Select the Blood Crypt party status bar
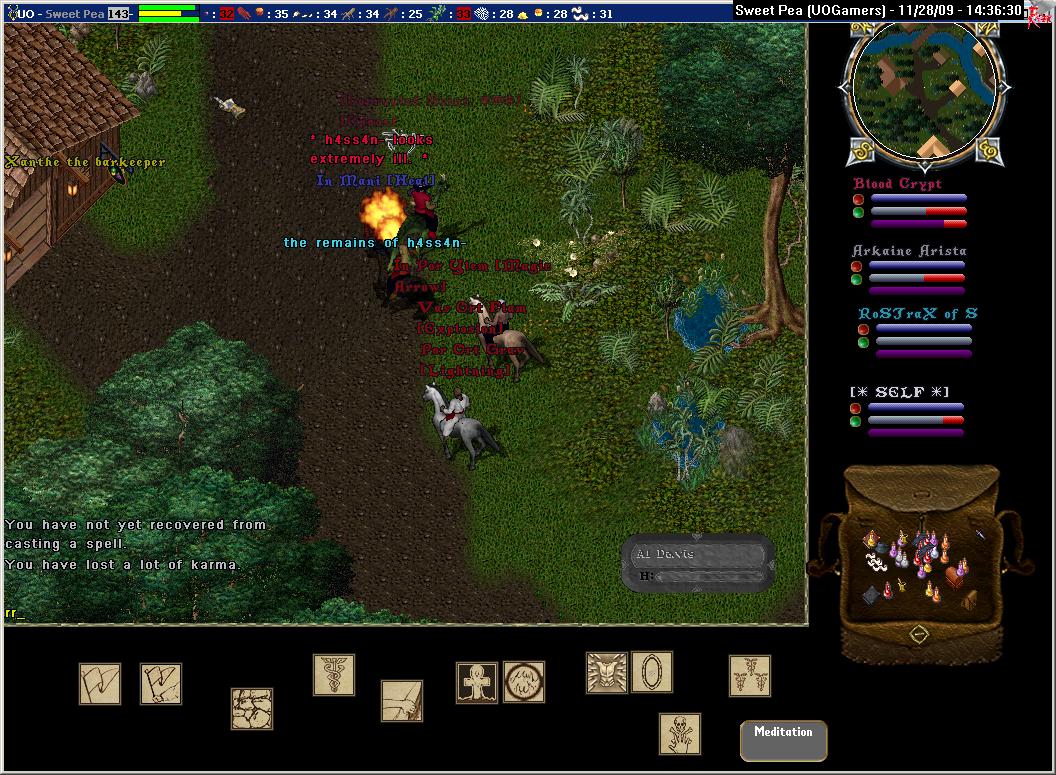Image resolution: width=1056 pixels, height=775 pixels. 910,204
